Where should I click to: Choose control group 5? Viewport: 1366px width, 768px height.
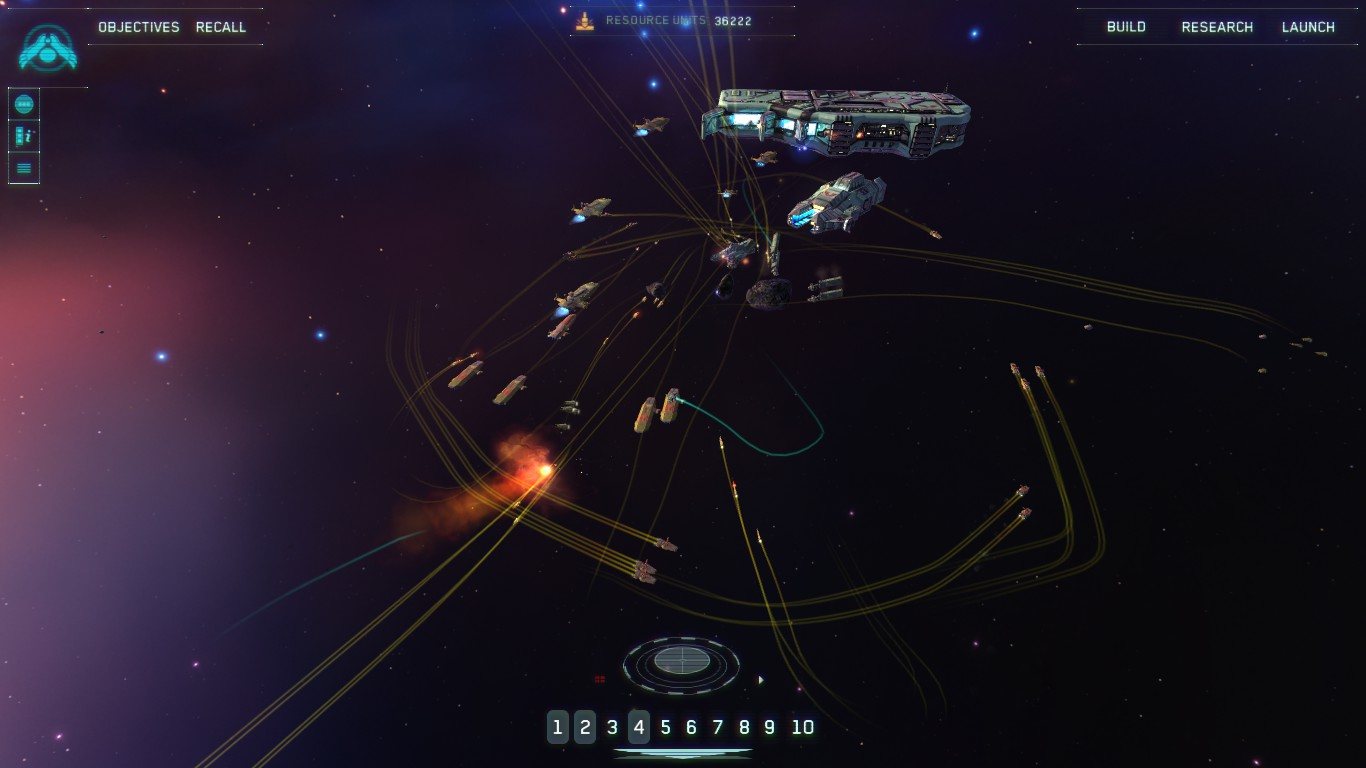pyautogui.click(x=665, y=727)
